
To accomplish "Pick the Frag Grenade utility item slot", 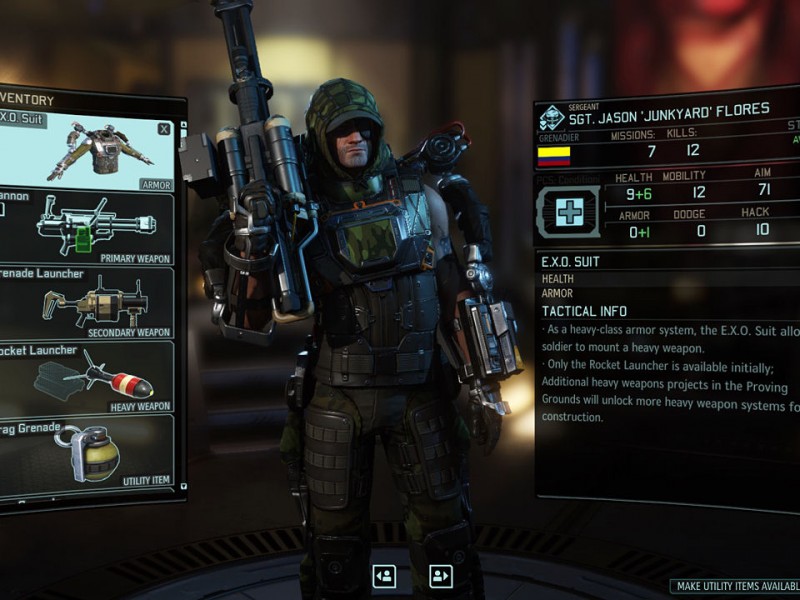I will (x=88, y=452).
